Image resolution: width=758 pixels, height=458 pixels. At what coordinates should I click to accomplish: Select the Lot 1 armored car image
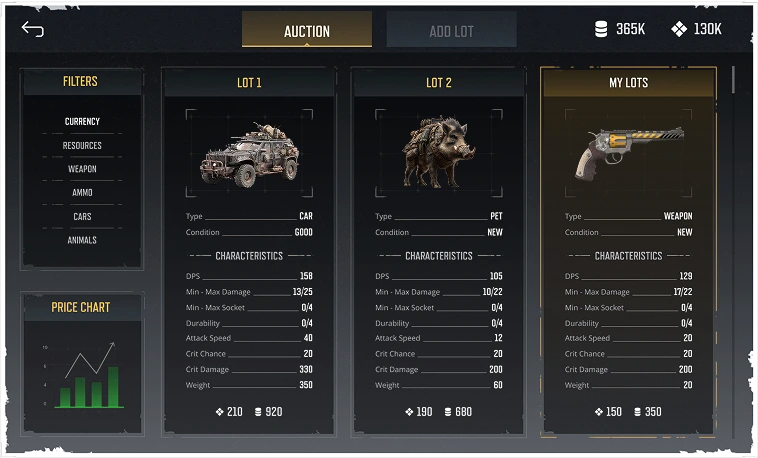pyautogui.click(x=249, y=155)
